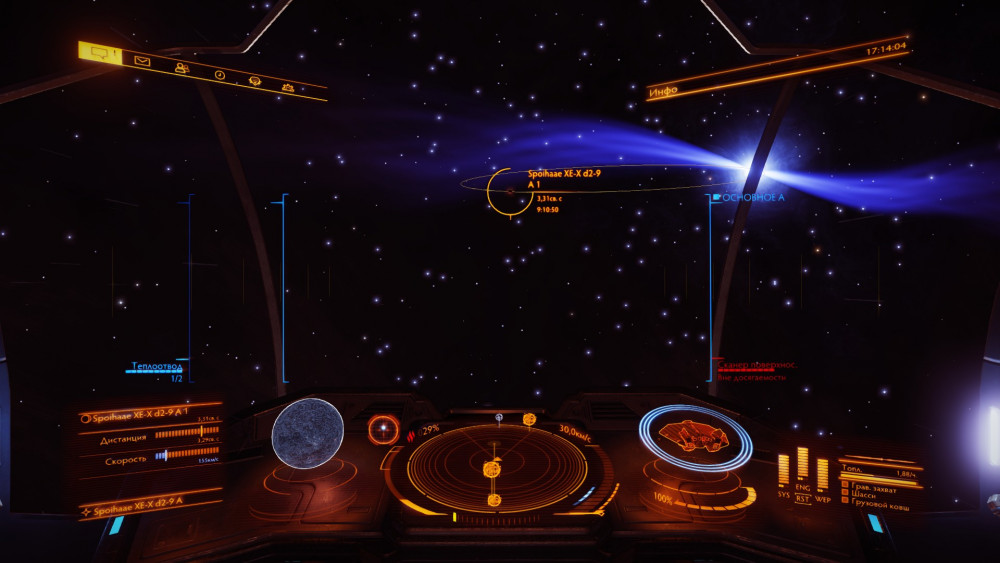The image size is (1000, 563).
Task: Click the radar sensor disc
Action: pos(496,466)
